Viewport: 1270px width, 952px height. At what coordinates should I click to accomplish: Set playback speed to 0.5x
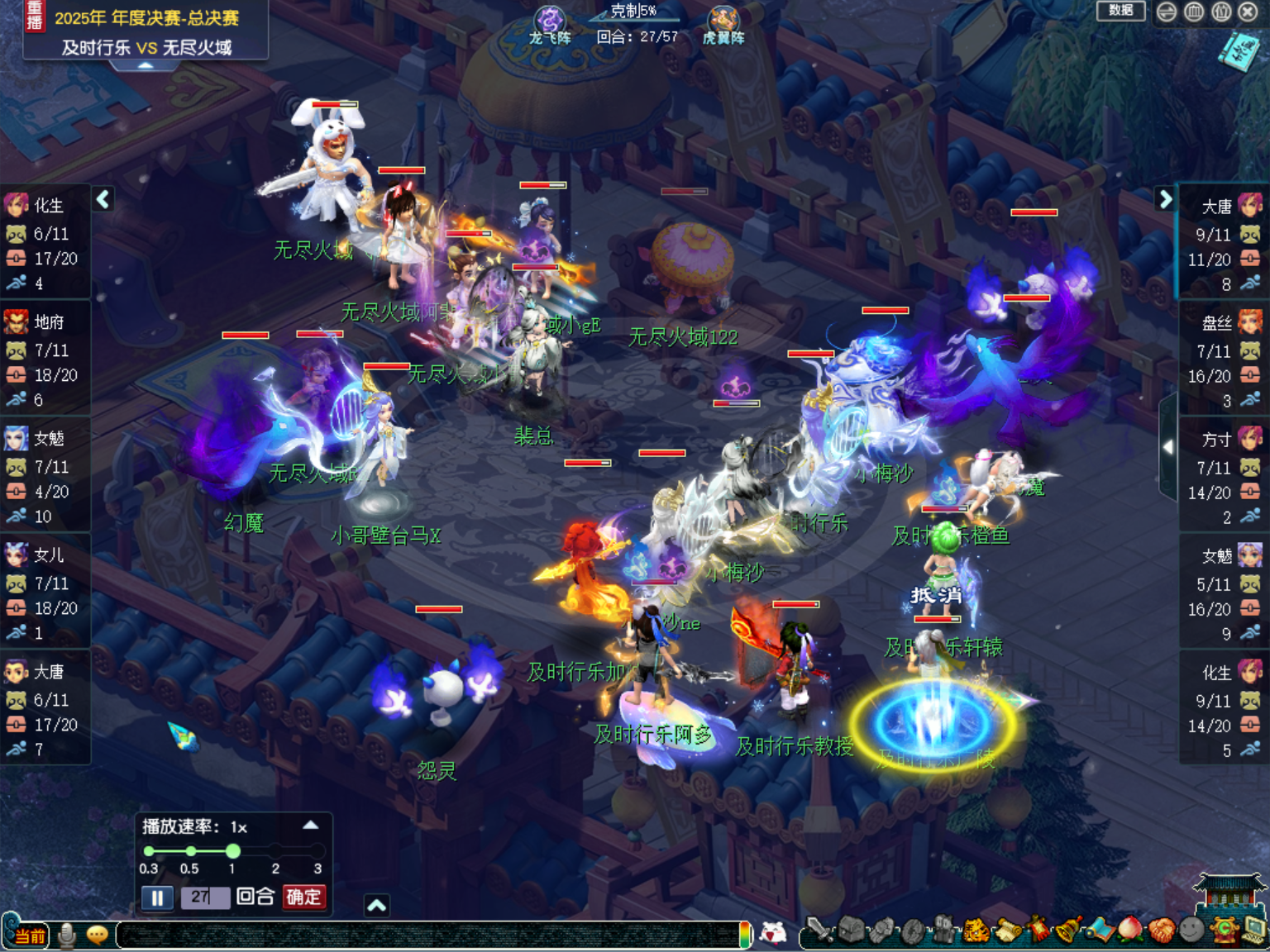[x=190, y=851]
